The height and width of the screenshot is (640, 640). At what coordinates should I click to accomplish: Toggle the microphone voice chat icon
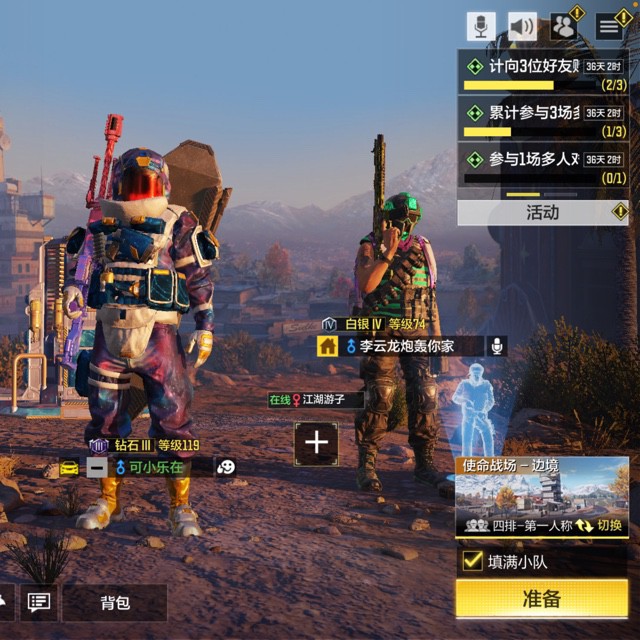pyautogui.click(x=481, y=26)
